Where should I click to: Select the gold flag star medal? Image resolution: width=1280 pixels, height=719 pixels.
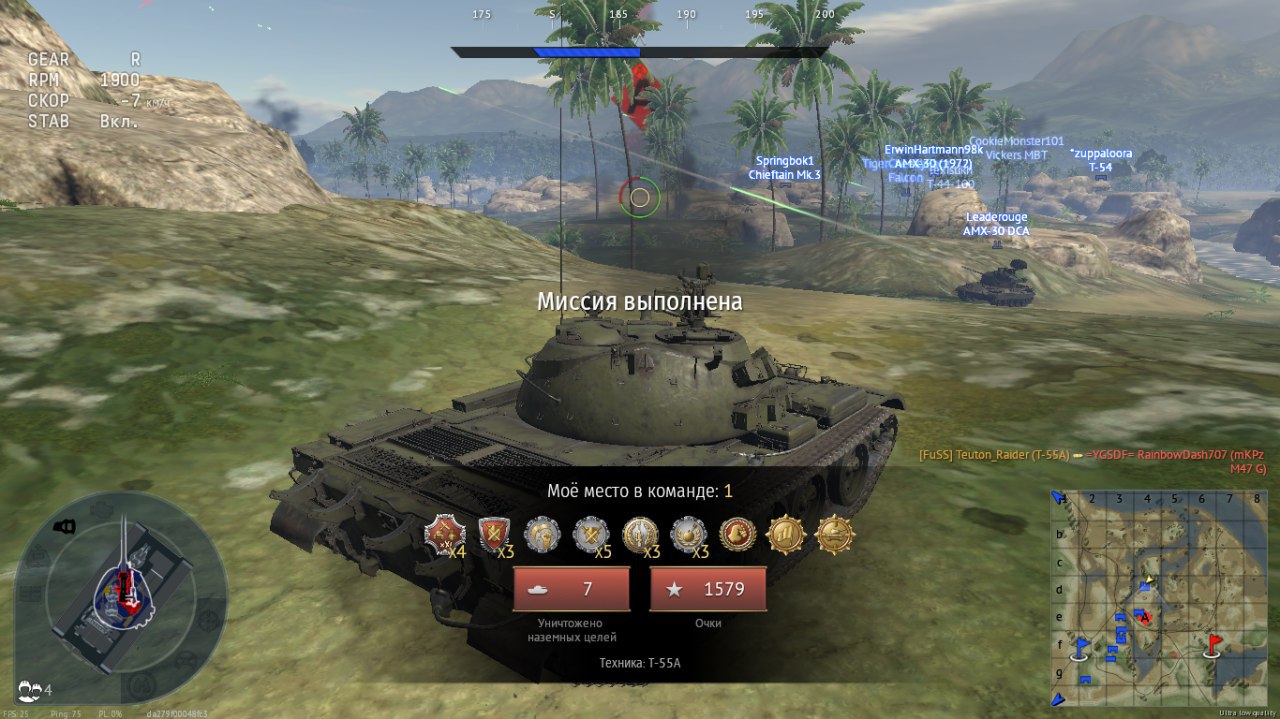click(785, 535)
